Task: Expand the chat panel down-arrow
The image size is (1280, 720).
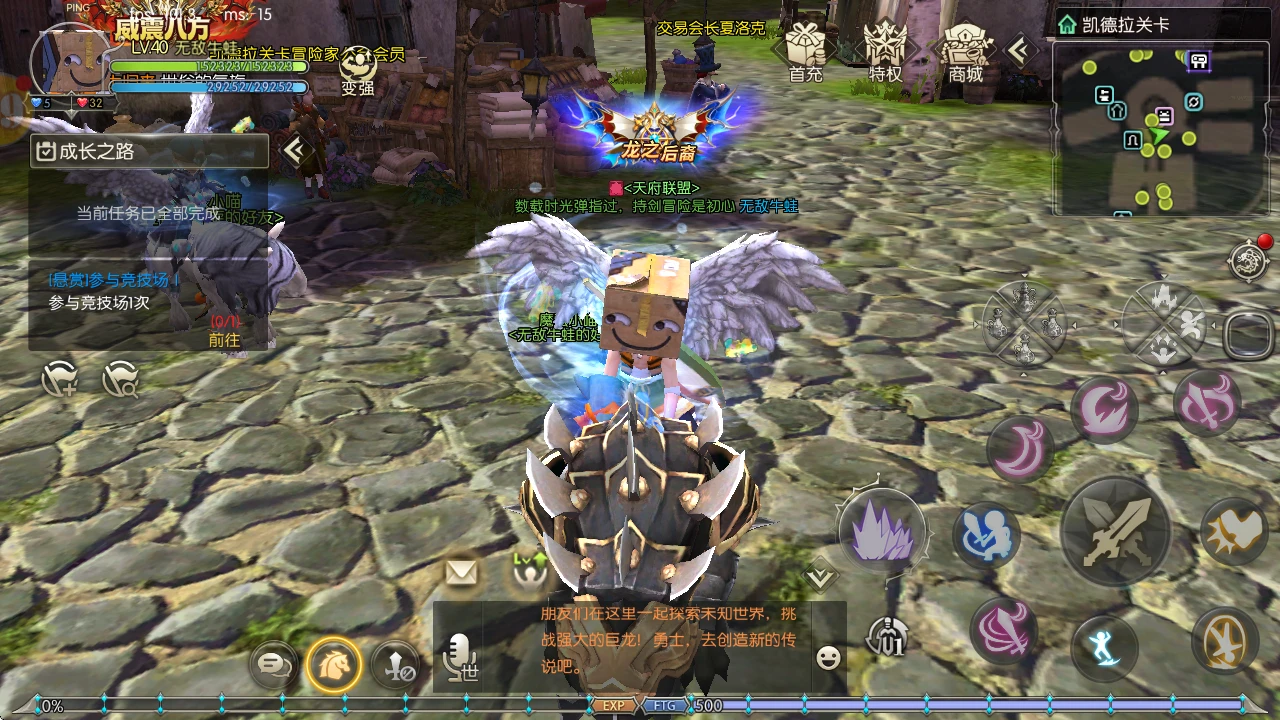Action: (x=820, y=574)
